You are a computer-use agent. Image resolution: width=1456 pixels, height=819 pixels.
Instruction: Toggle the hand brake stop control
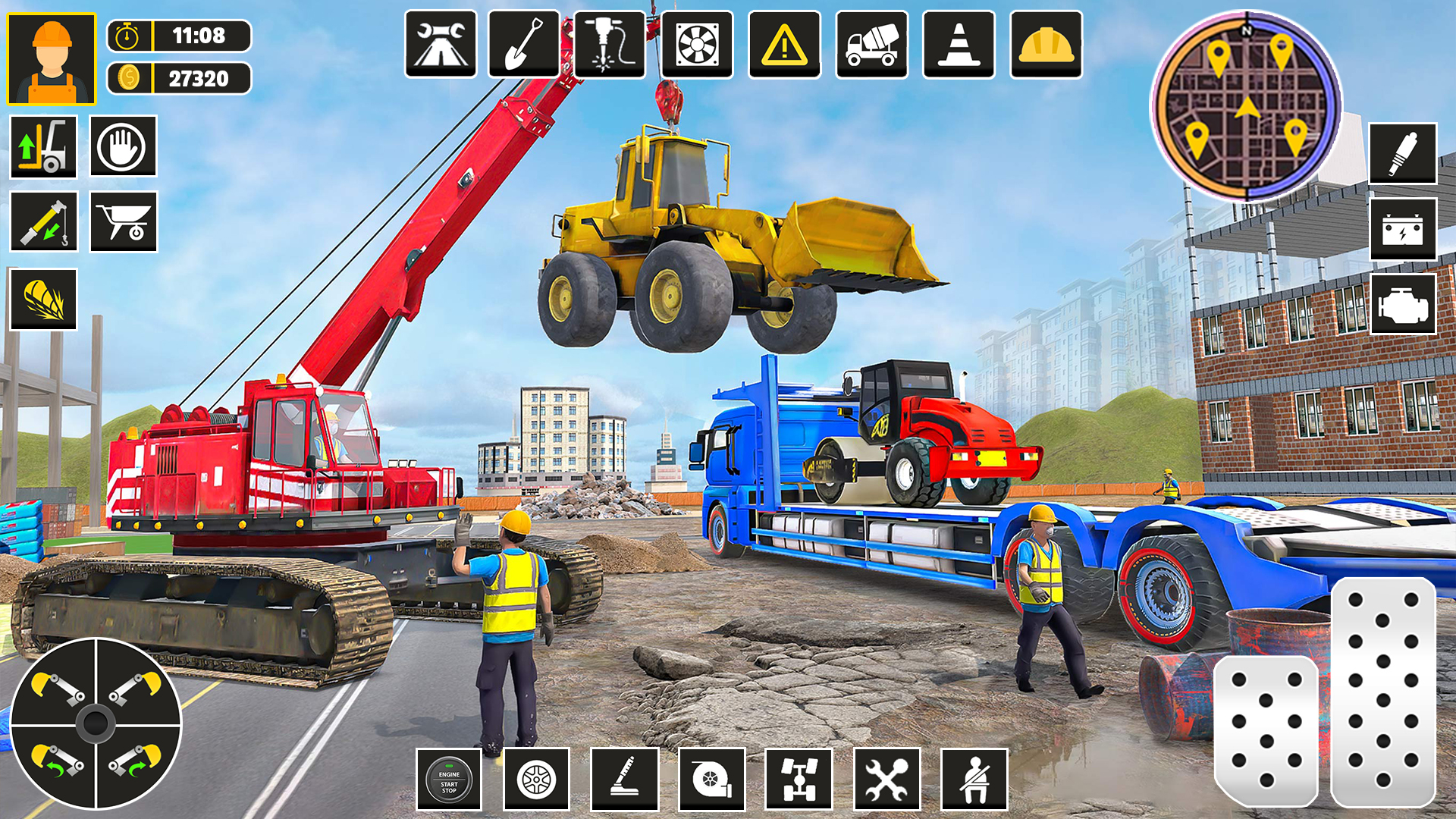point(124,146)
